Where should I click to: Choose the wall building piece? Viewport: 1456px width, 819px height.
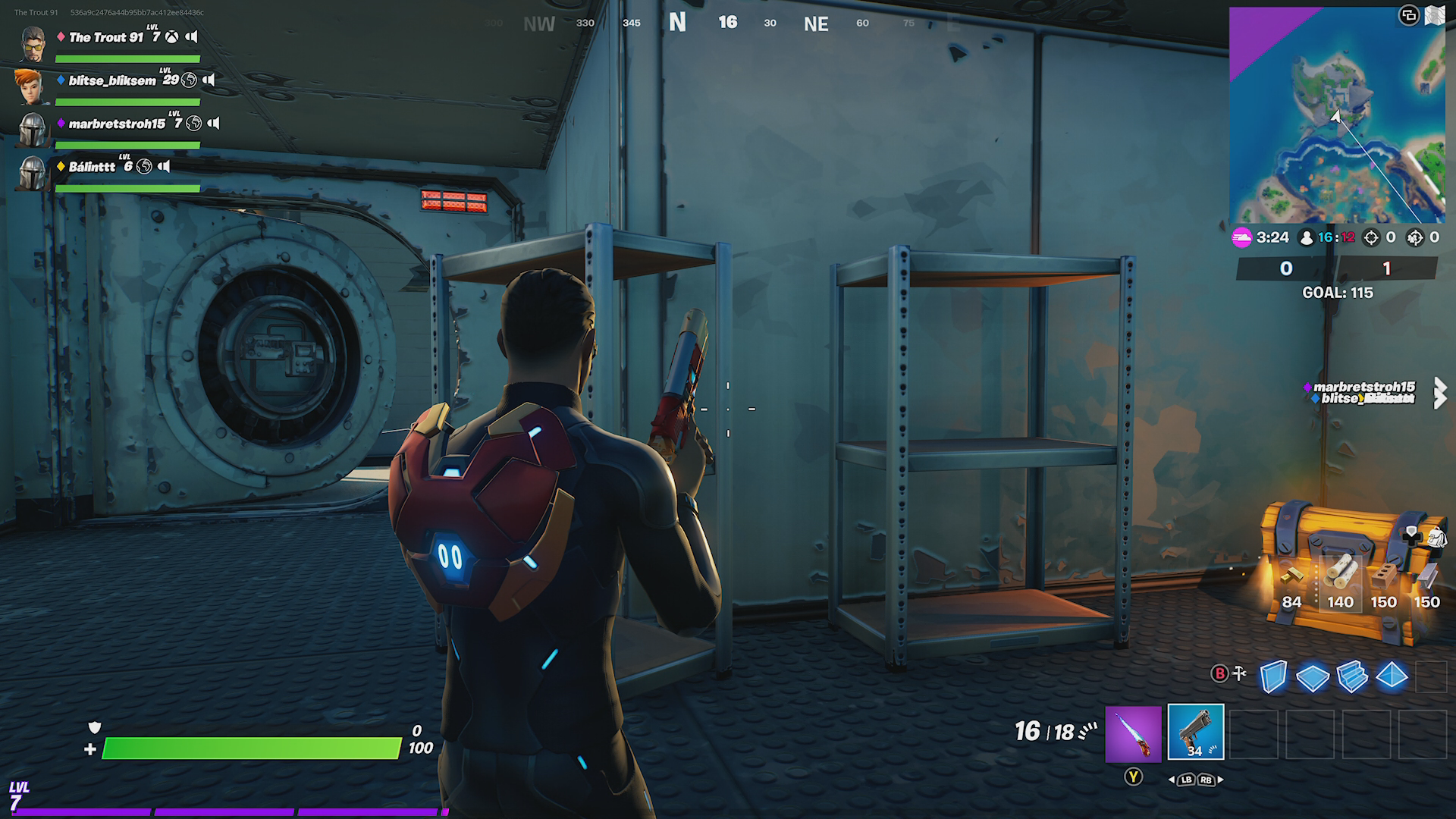(x=1273, y=676)
